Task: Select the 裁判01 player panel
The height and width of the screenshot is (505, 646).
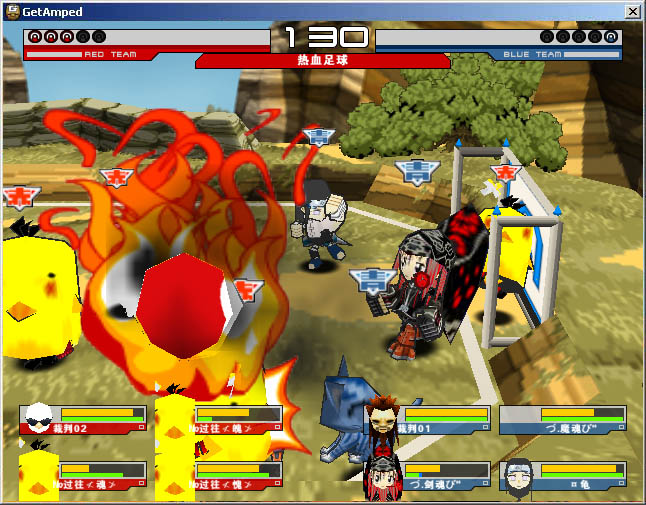Action: pos(428,420)
